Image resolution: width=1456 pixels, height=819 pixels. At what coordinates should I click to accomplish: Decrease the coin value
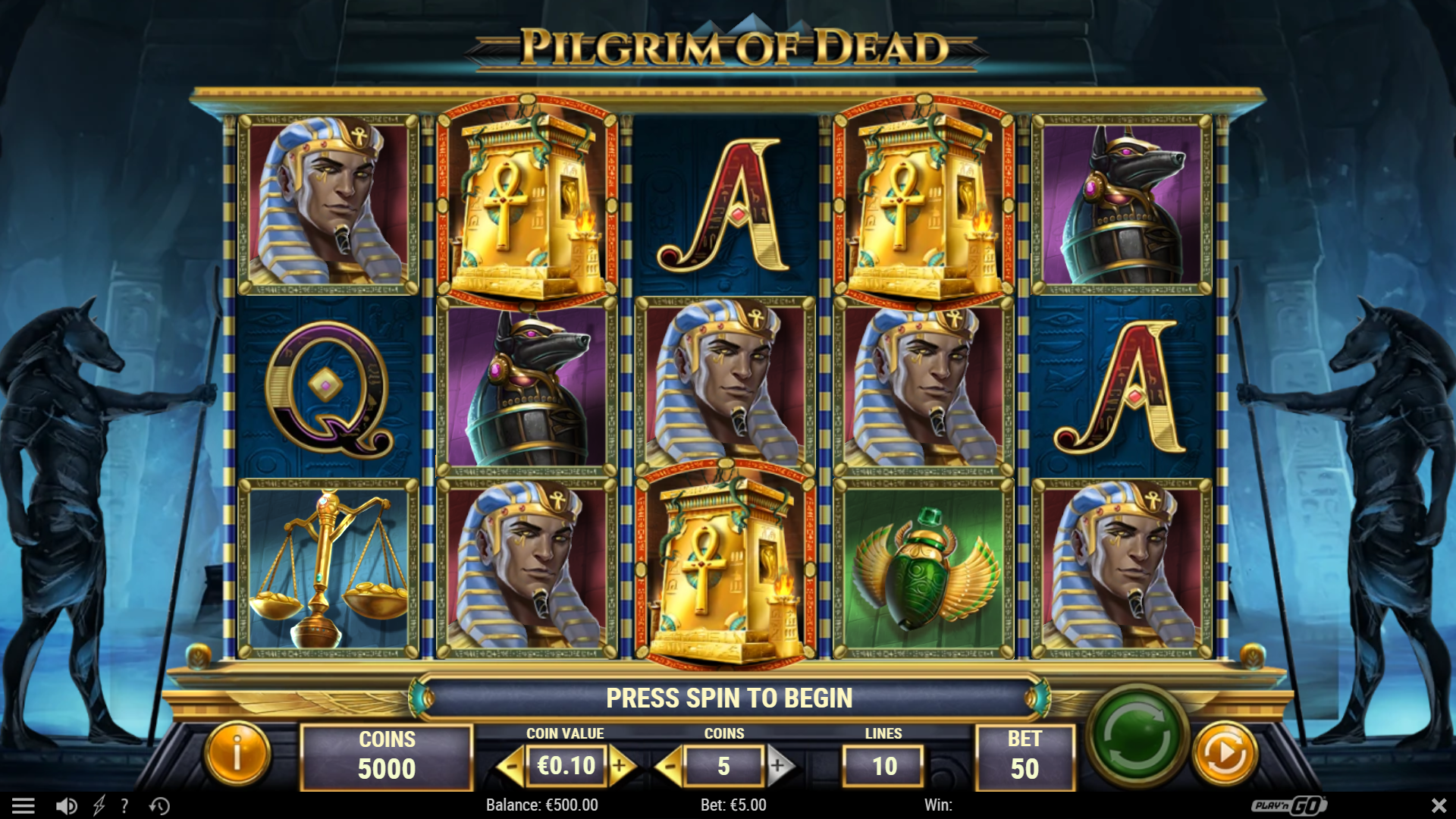coord(512,767)
